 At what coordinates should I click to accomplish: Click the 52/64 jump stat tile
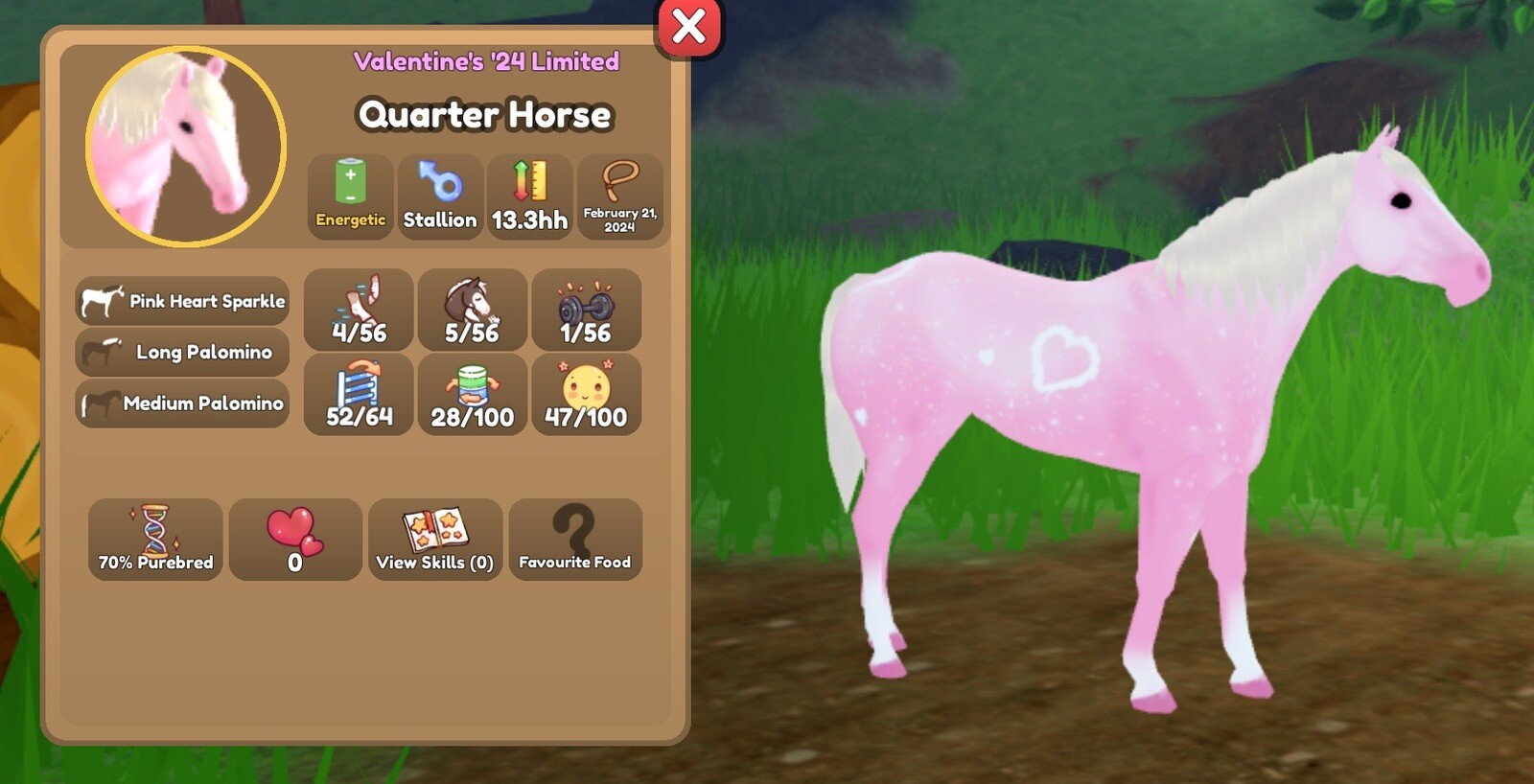(359, 394)
